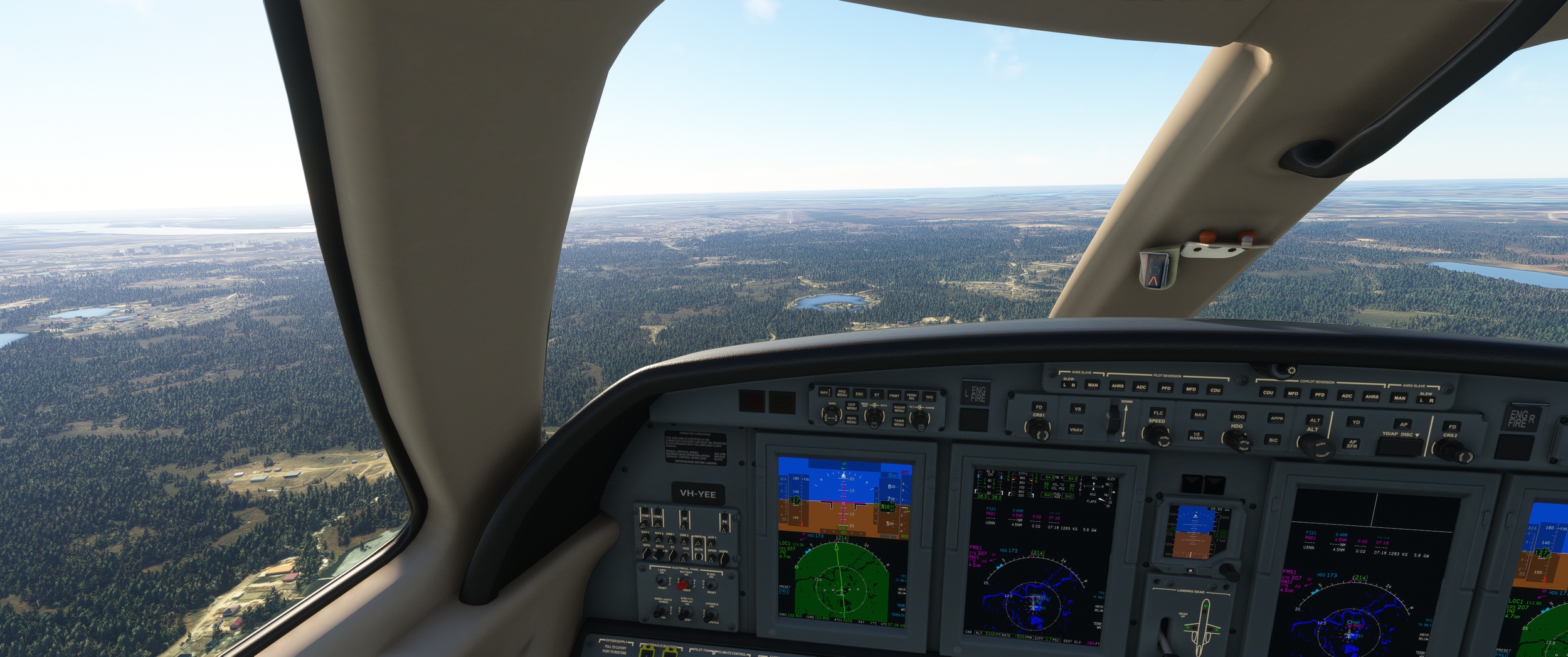This screenshot has height=657, width=1568.
Task: Click the AP XFR transfer button
Action: pyautogui.click(x=1352, y=444)
